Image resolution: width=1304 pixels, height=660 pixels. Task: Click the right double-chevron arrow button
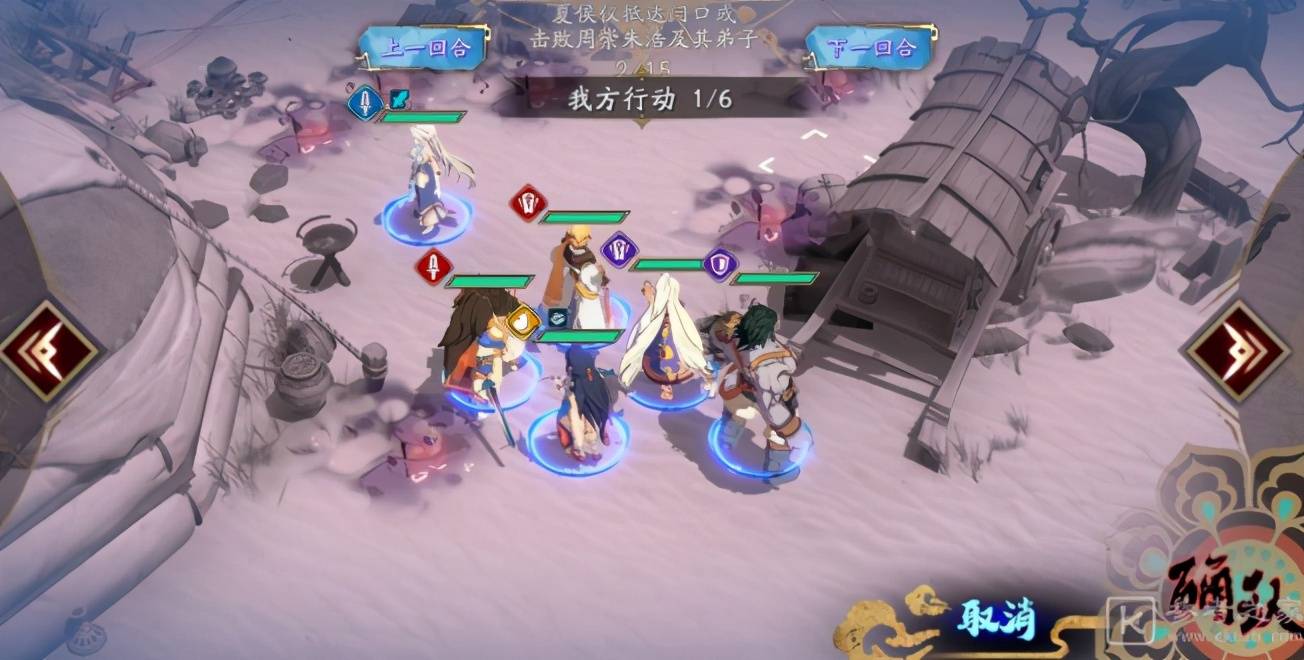(x=1236, y=350)
